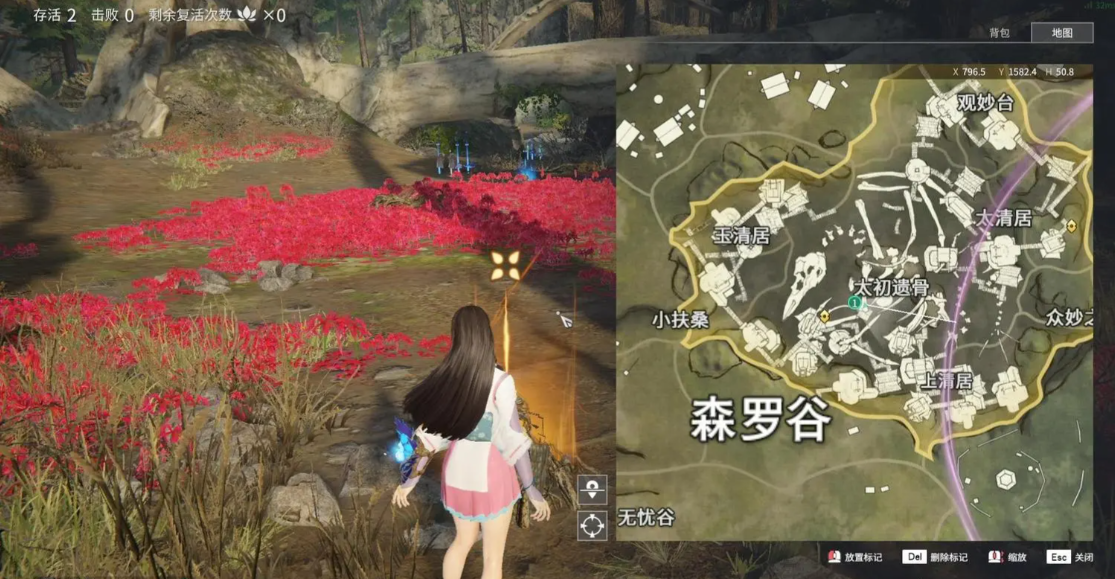Switch to the 背包 (backpack) tab
1115x579 pixels.
[x=999, y=33]
